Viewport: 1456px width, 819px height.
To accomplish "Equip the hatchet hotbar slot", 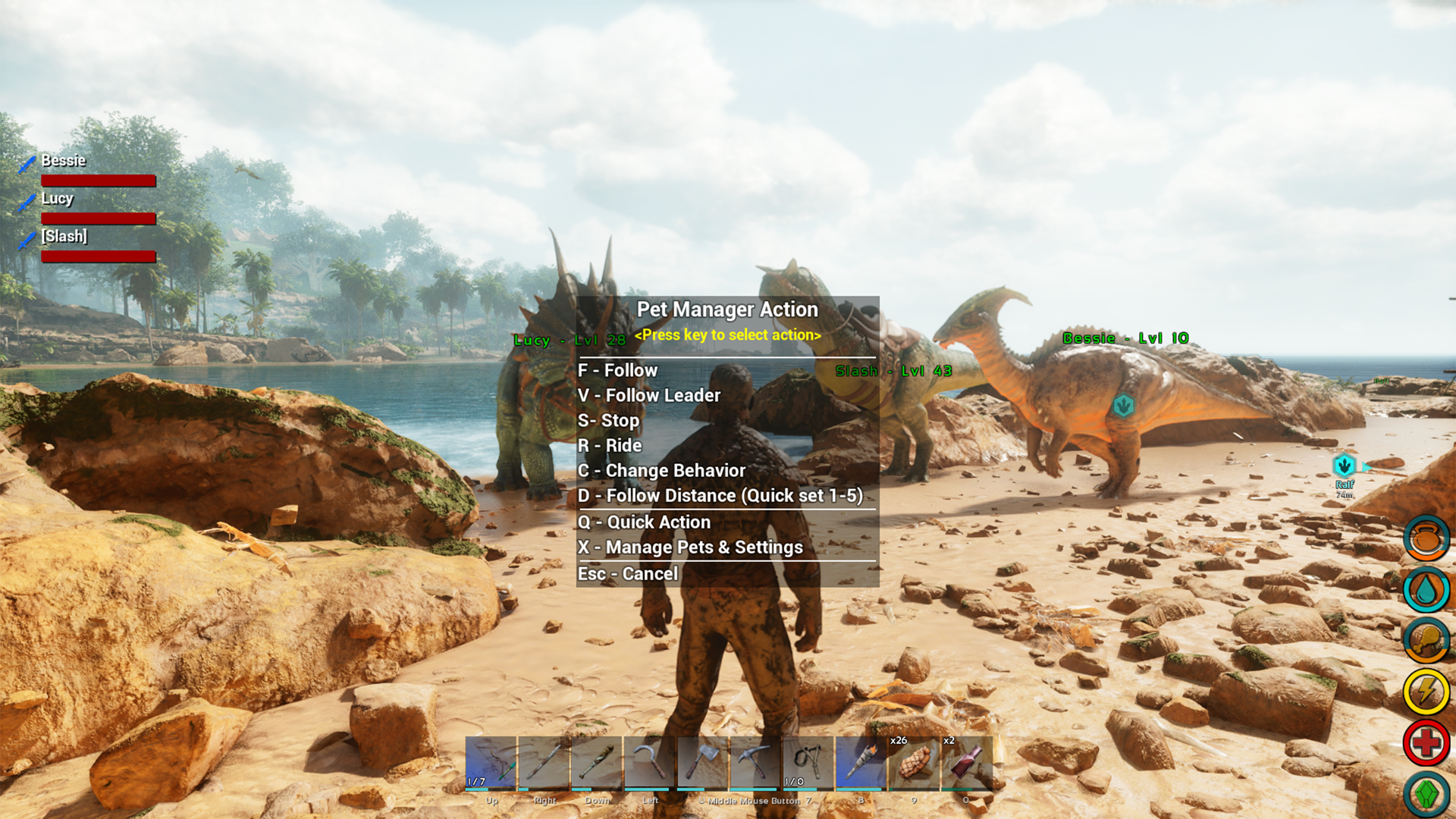I will 703,762.
